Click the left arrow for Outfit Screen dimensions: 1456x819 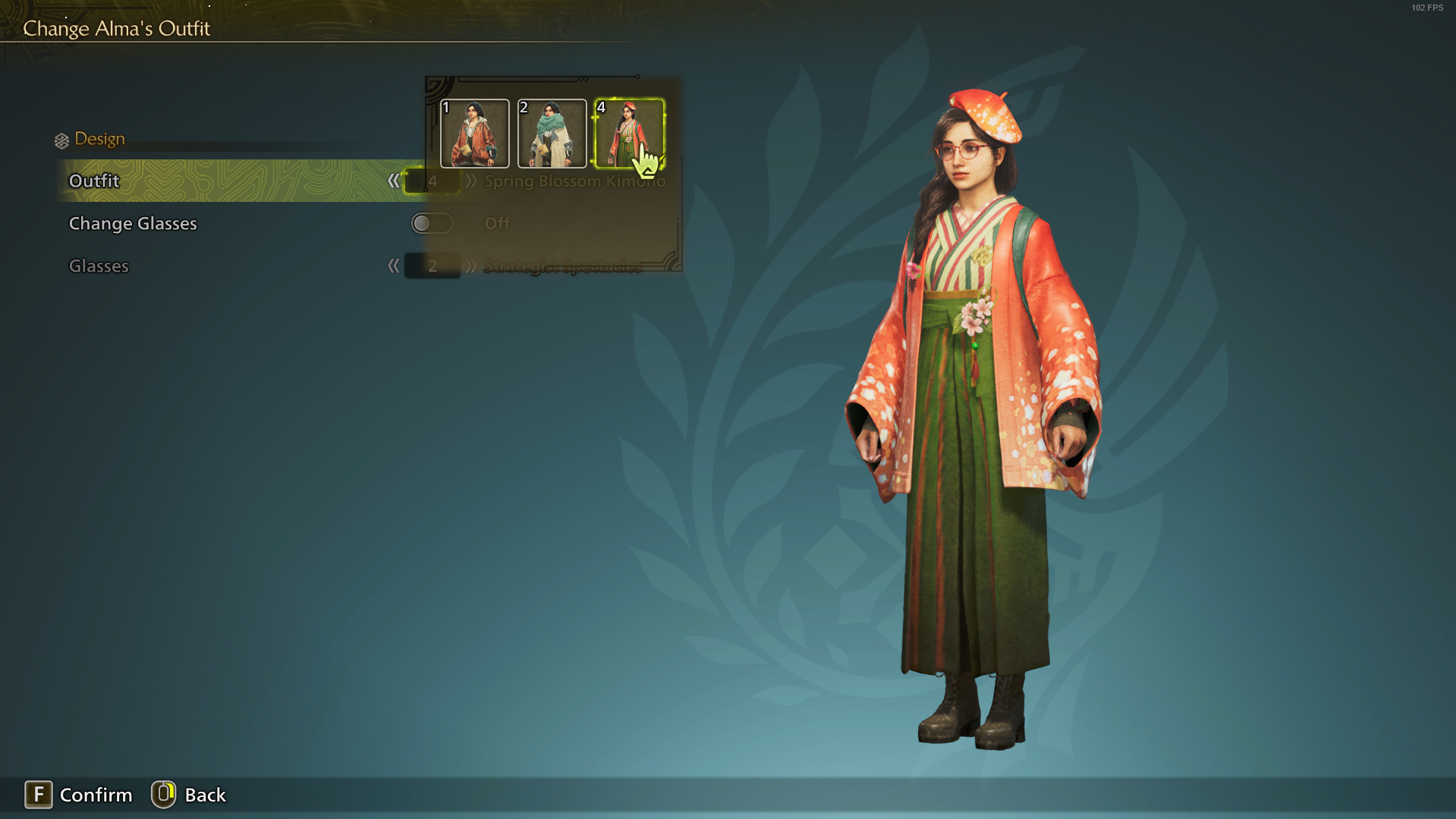point(393,181)
